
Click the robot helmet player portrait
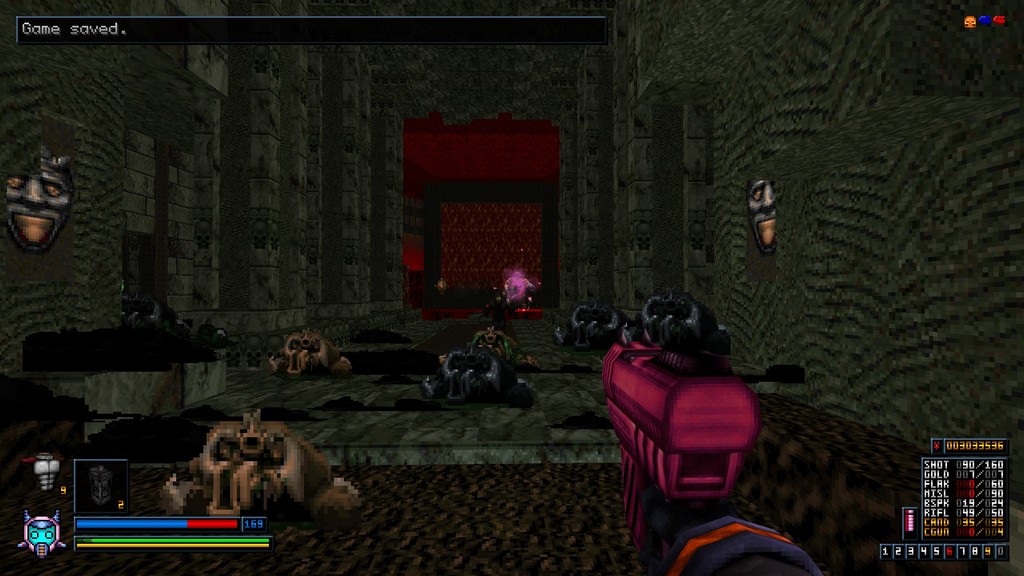42,530
